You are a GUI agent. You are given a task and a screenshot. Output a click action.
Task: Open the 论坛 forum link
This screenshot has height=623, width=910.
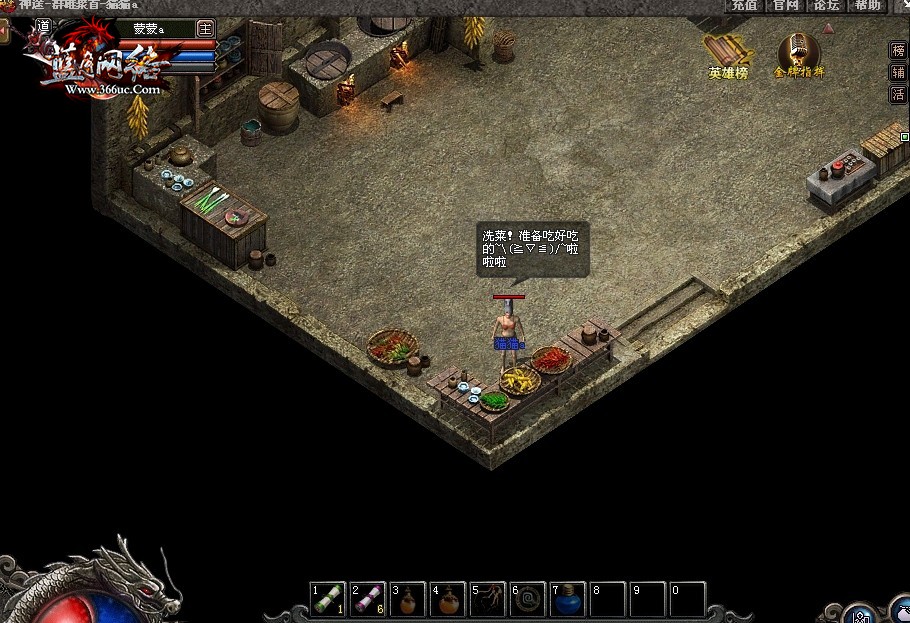pyautogui.click(x=826, y=5)
